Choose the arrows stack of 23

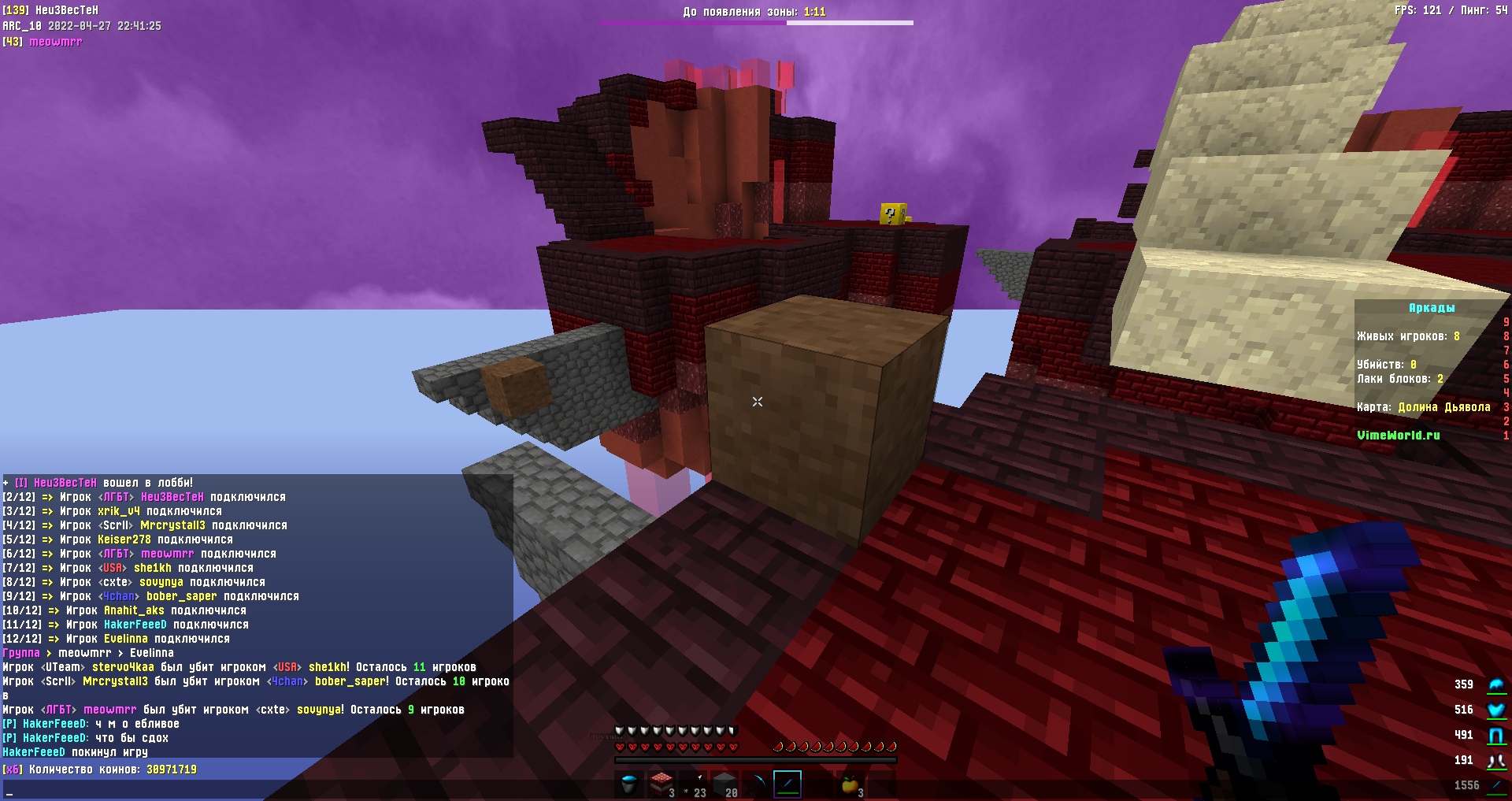(692, 784)
